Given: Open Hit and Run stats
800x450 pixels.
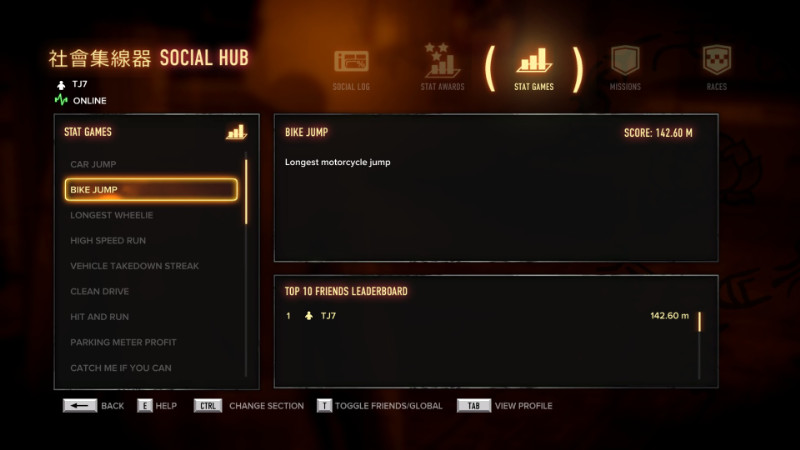Looking at the screenshot, I should pyautogui.click(x=150, y=317).
